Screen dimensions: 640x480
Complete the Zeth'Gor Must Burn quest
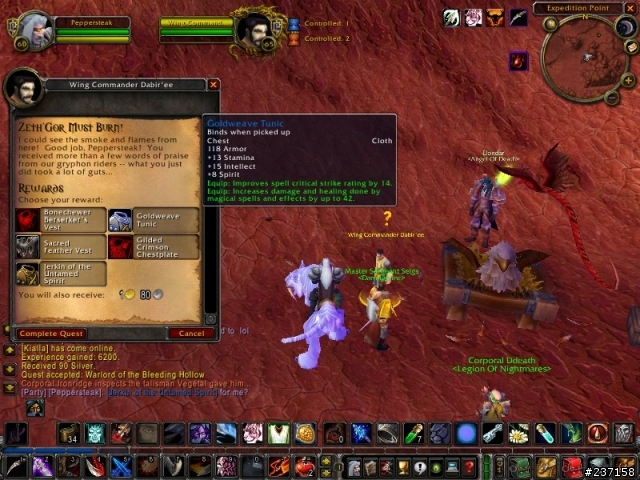point(51,333)
